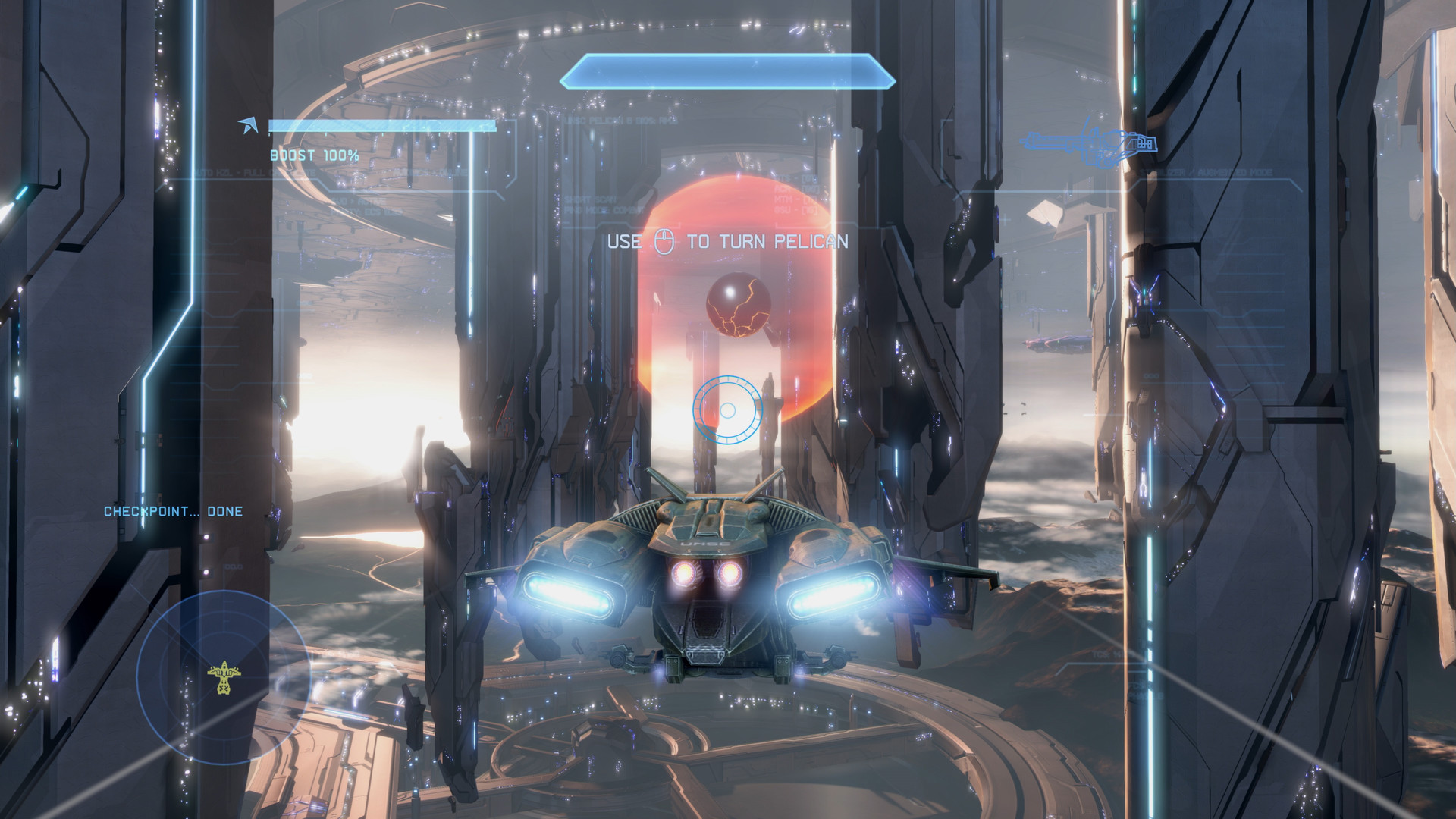Toggle SHORT SCAN mode readout
The width and height of the screenshot is (1456, 819).
591,199
